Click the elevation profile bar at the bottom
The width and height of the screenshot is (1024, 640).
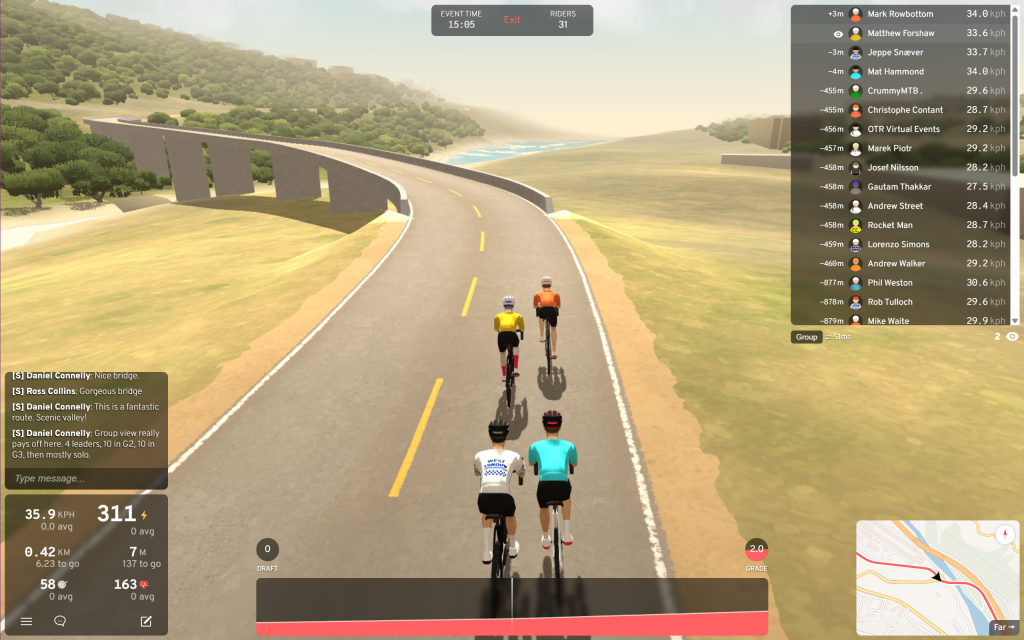(512, 606)
